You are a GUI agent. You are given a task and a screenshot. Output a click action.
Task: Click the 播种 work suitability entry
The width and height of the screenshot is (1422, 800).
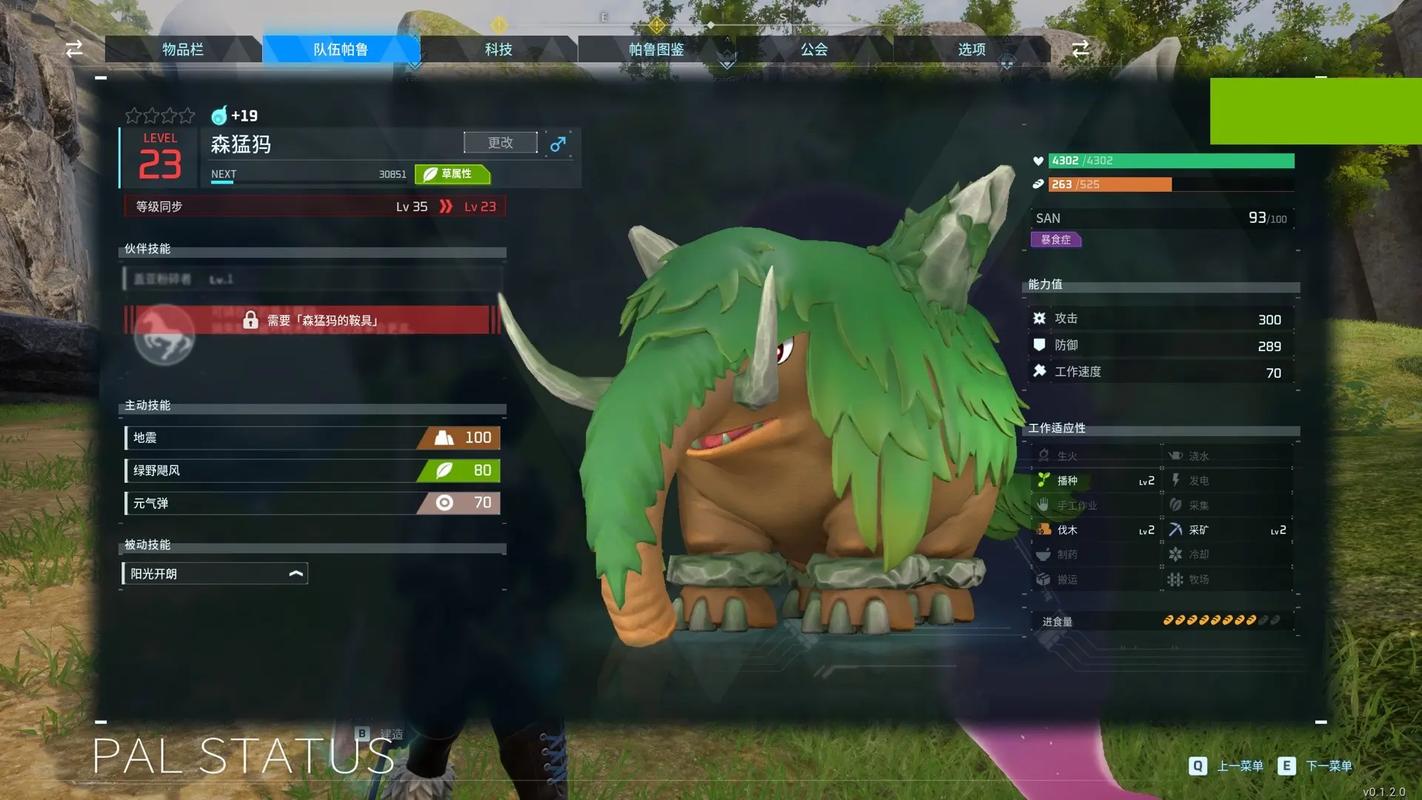click(x=1095, y=481)
